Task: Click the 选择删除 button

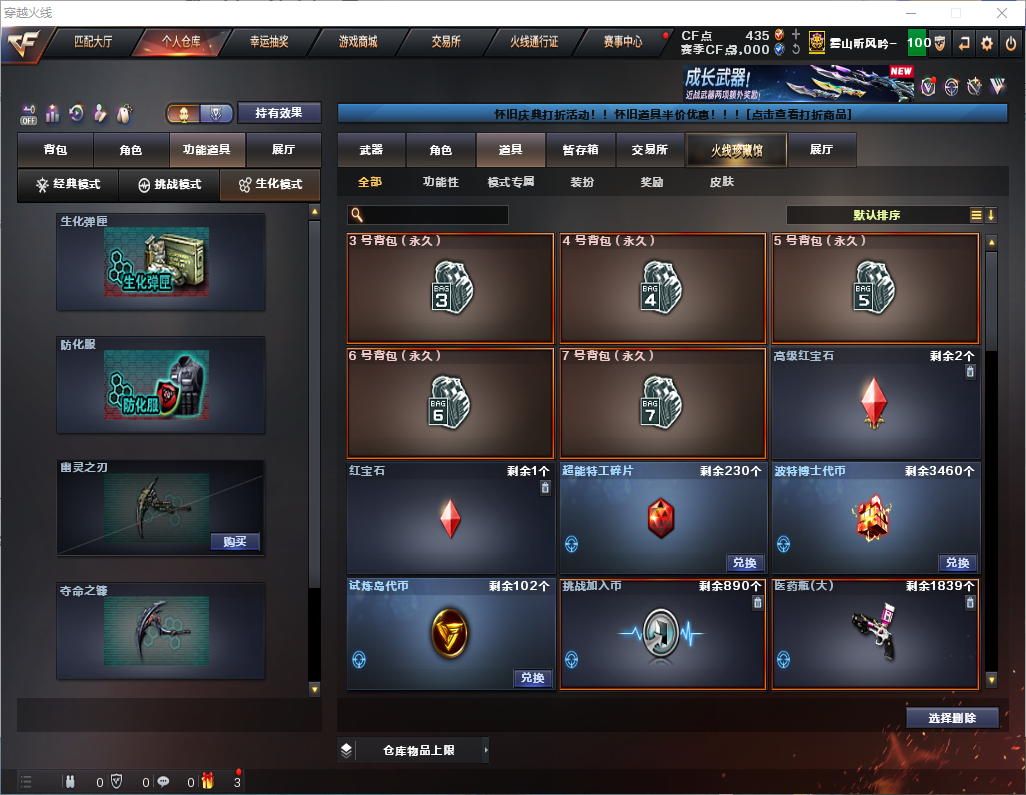Action: coord(952,718)
